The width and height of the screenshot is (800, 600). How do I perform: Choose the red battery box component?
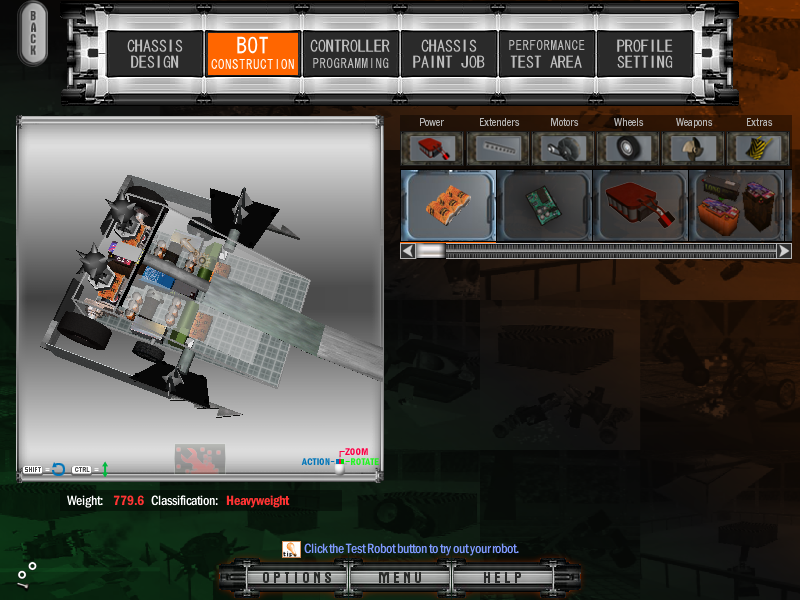pyautogui.click(x=641, y=205)
